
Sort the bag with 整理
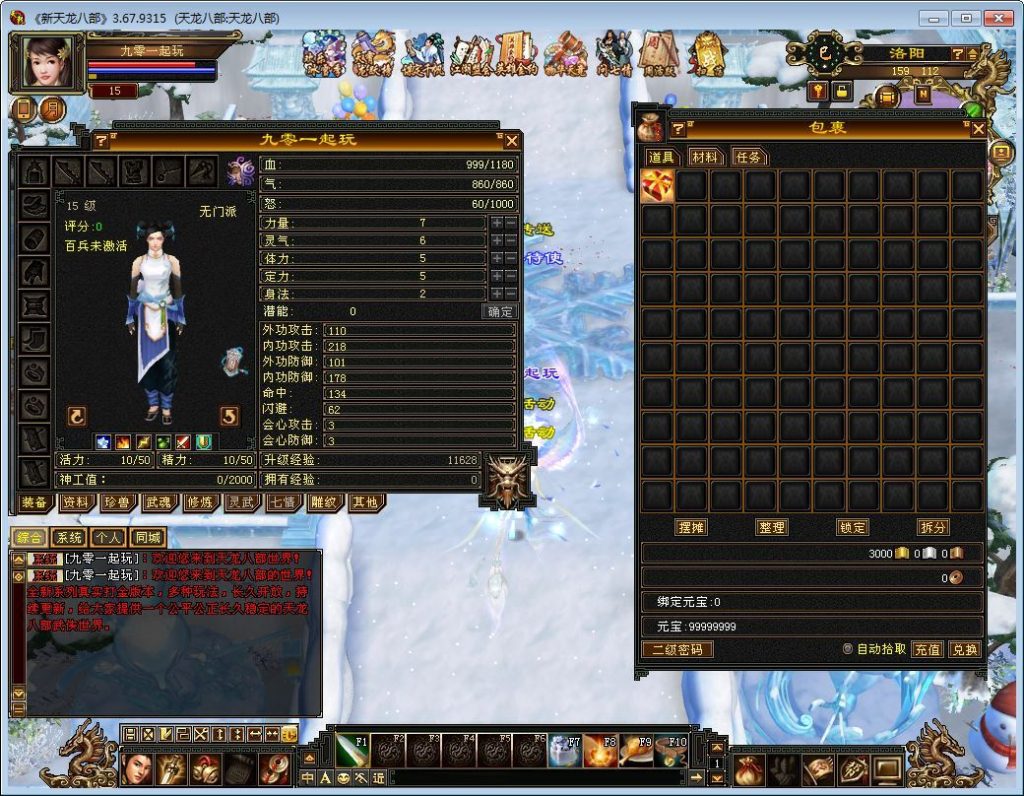pyautogui.click(x=771, y=527)
